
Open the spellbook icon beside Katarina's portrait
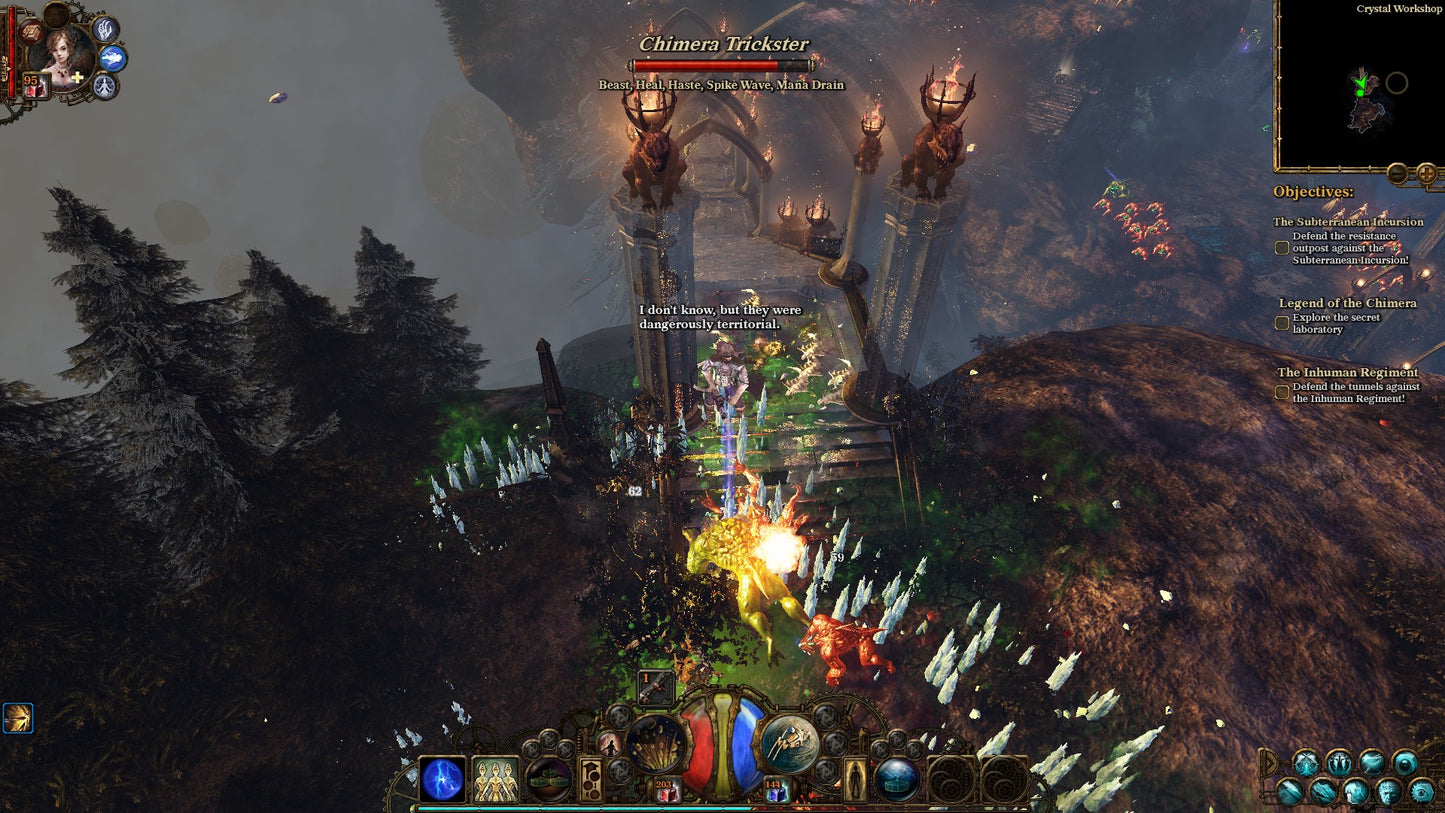coord(32,32)
